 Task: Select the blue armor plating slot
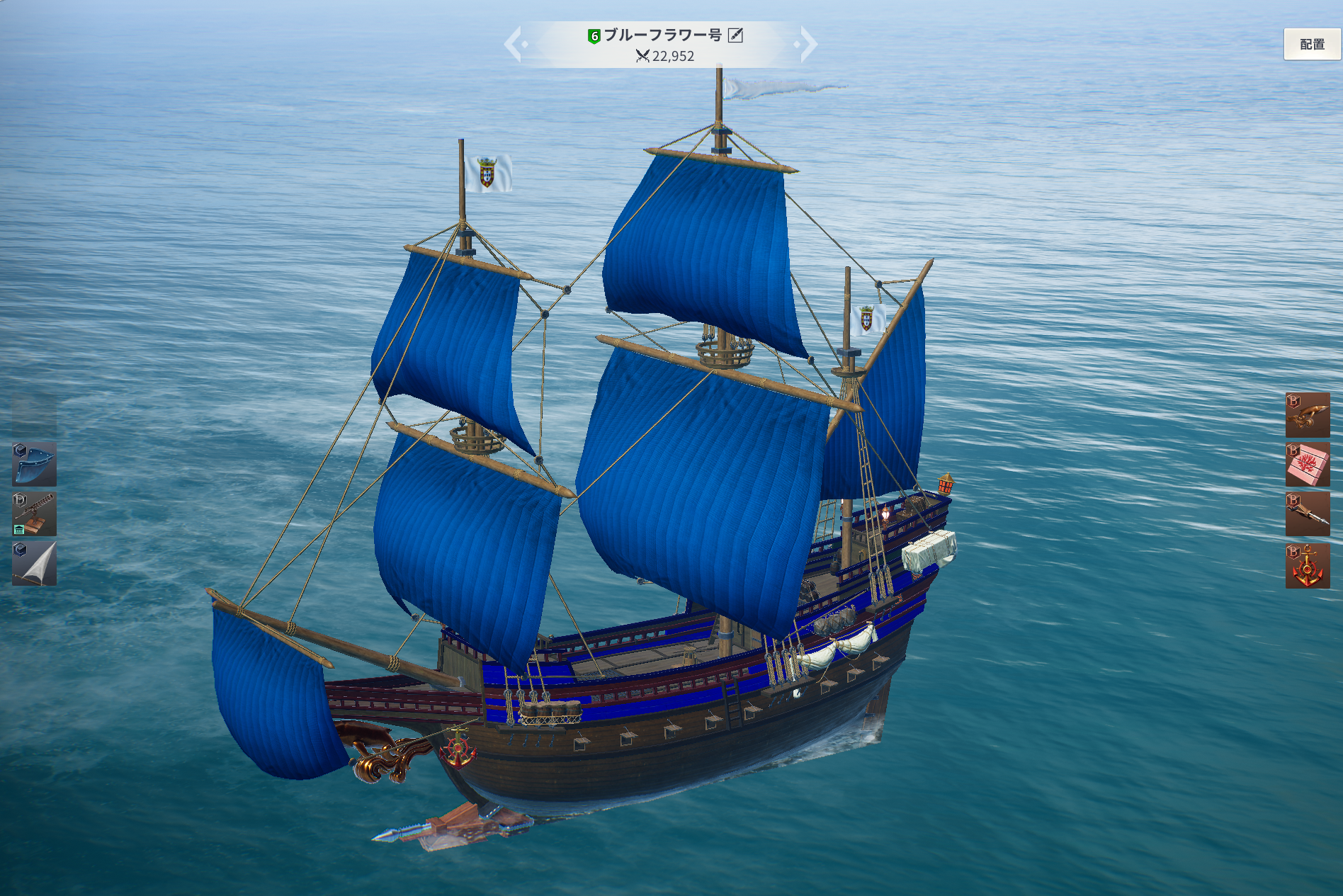point(34,465)
